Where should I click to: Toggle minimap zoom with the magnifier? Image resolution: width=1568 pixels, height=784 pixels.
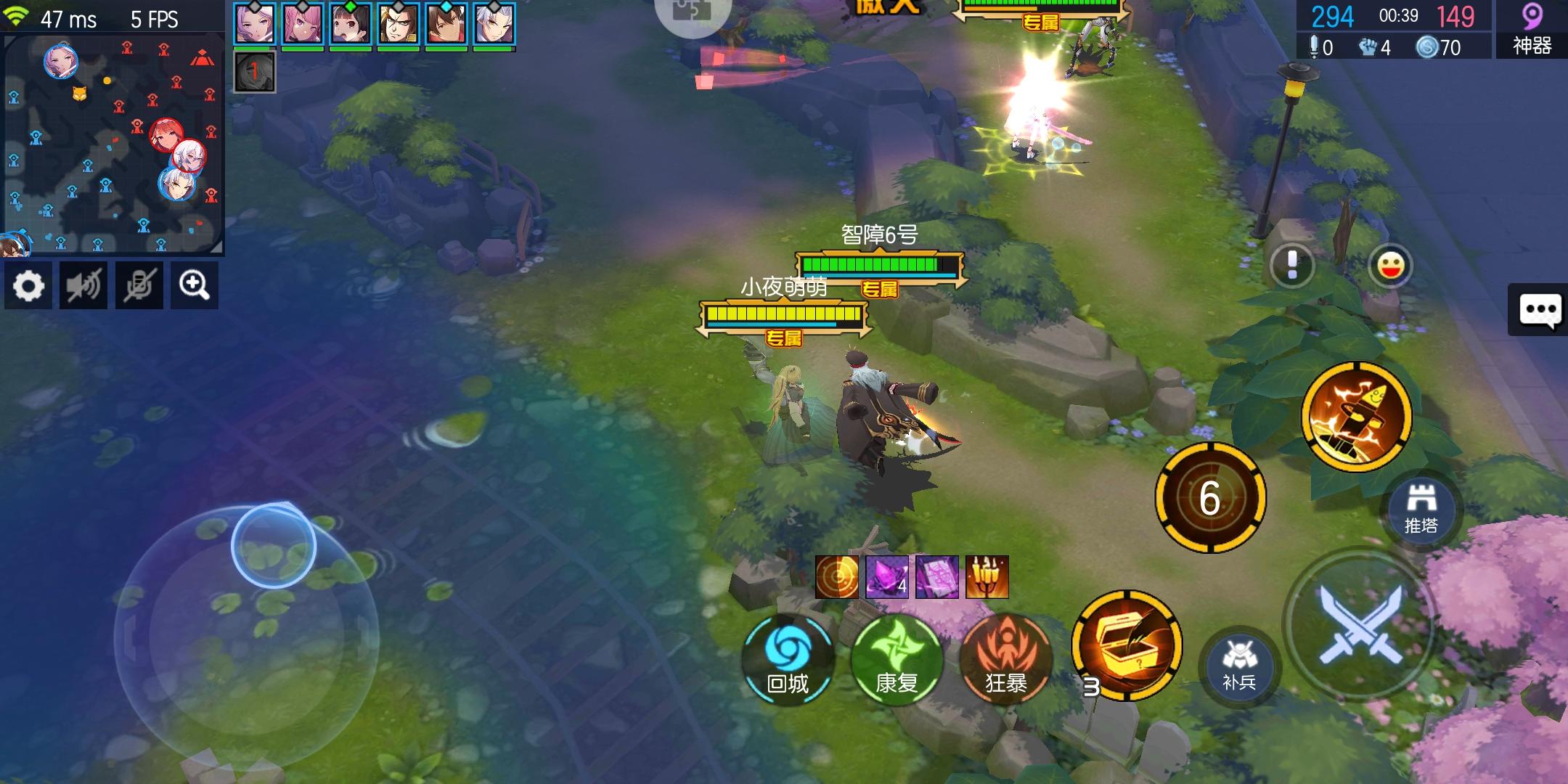click(194, 285)
